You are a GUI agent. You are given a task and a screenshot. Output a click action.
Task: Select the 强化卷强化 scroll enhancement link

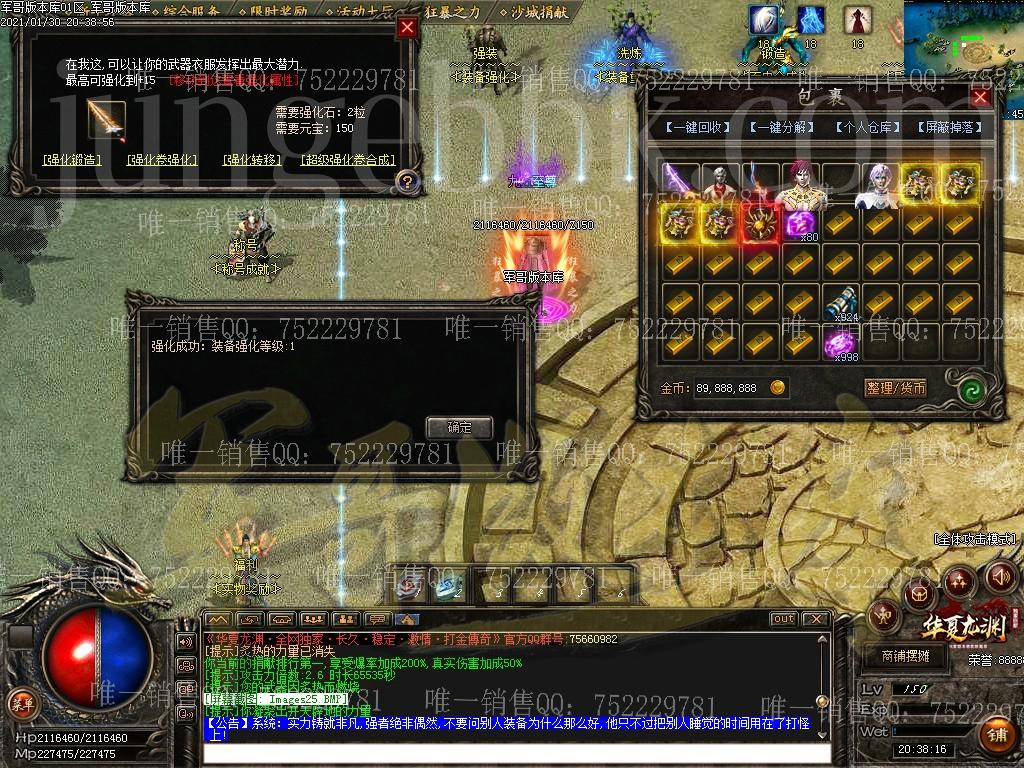(161, 159)
